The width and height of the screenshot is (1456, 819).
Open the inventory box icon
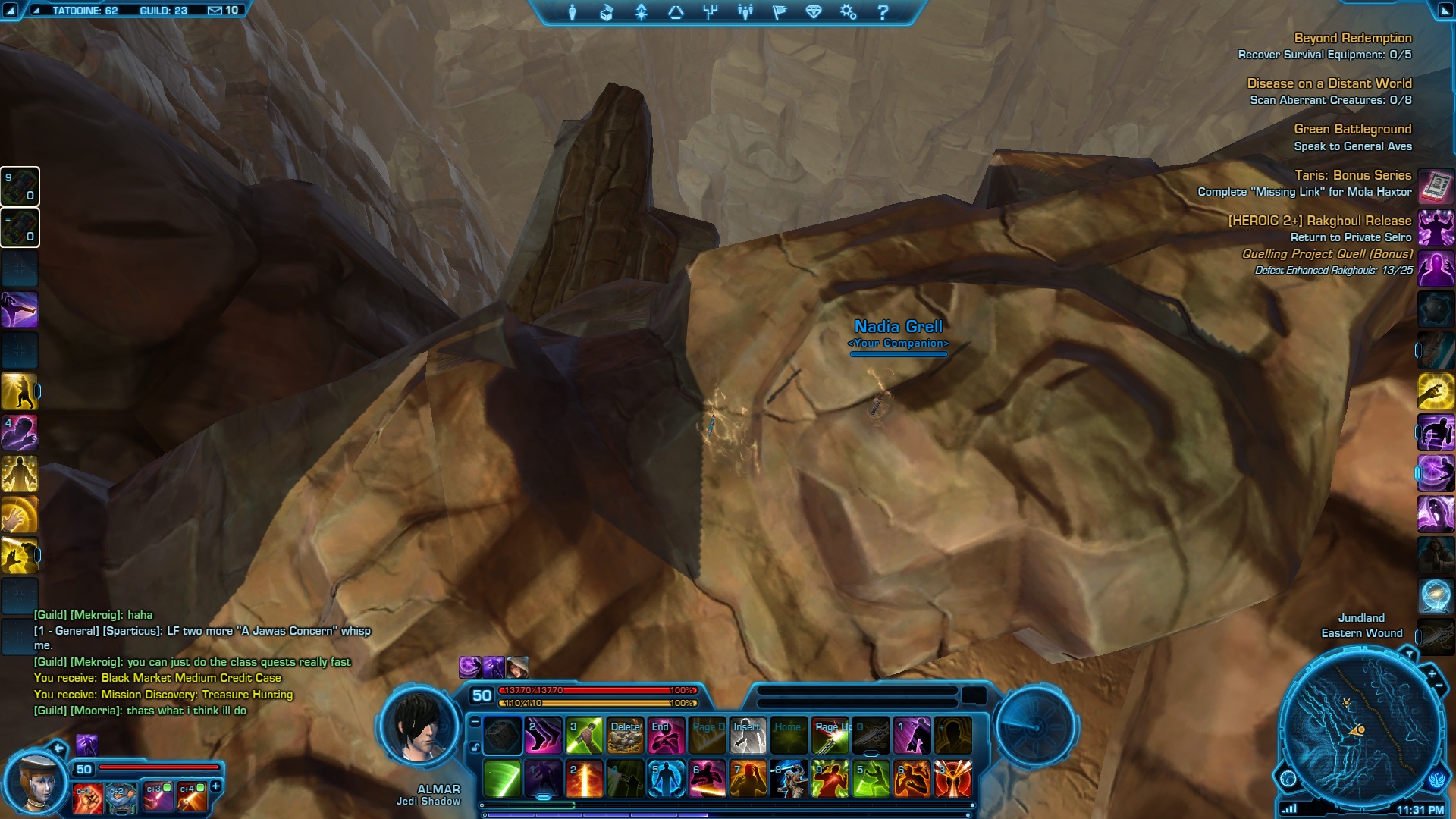pos(607,12)
